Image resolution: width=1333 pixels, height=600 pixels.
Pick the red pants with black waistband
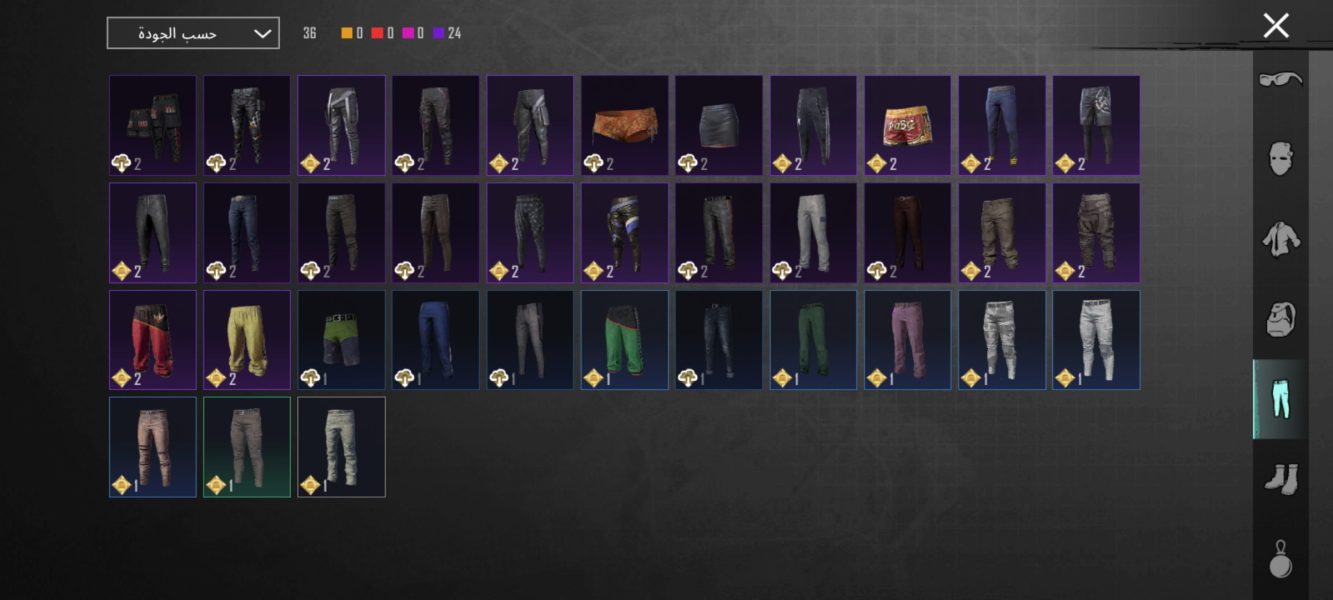click(153, 340)
